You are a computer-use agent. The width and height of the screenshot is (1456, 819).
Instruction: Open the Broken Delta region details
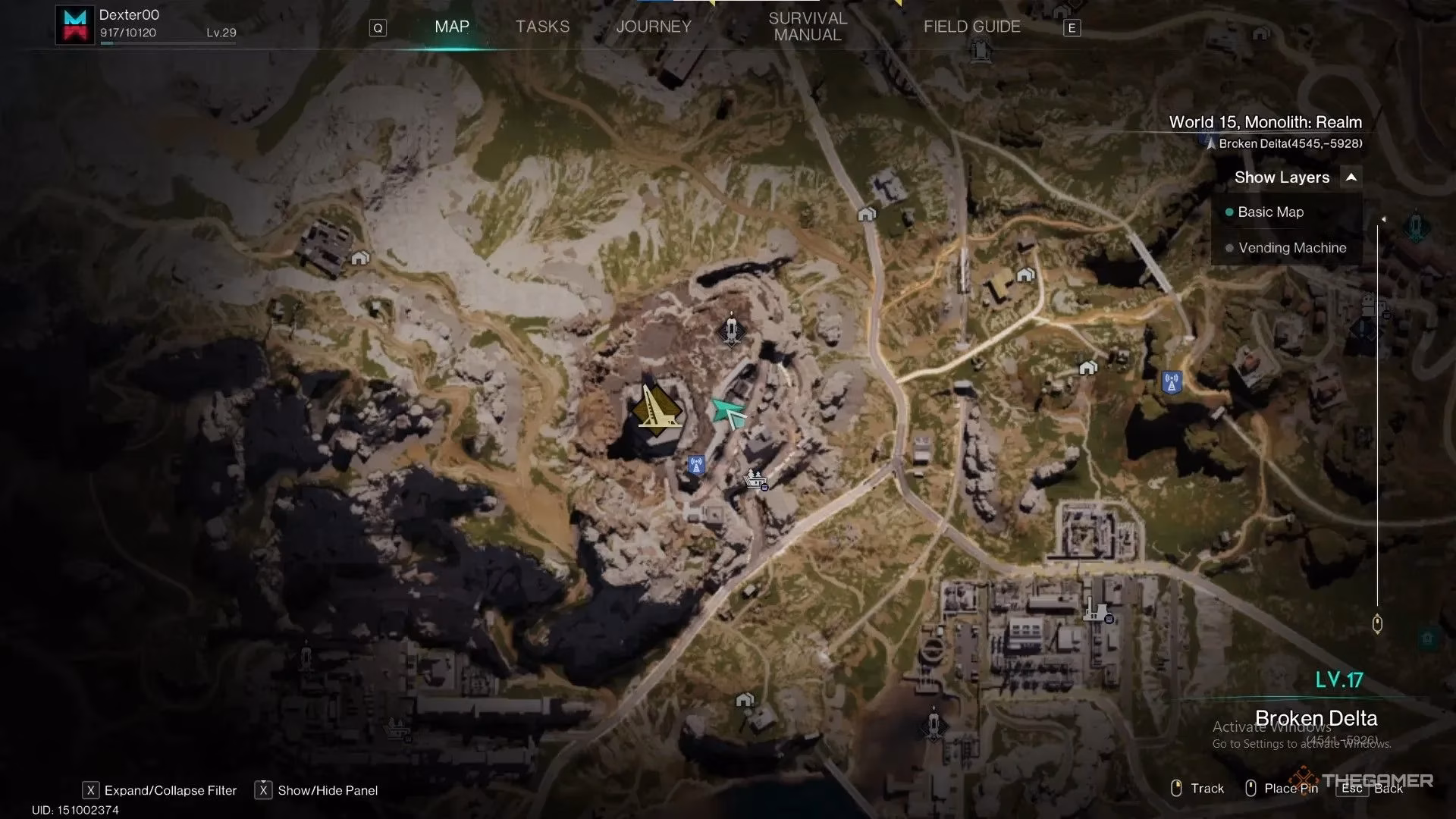tap(1316, 717)
